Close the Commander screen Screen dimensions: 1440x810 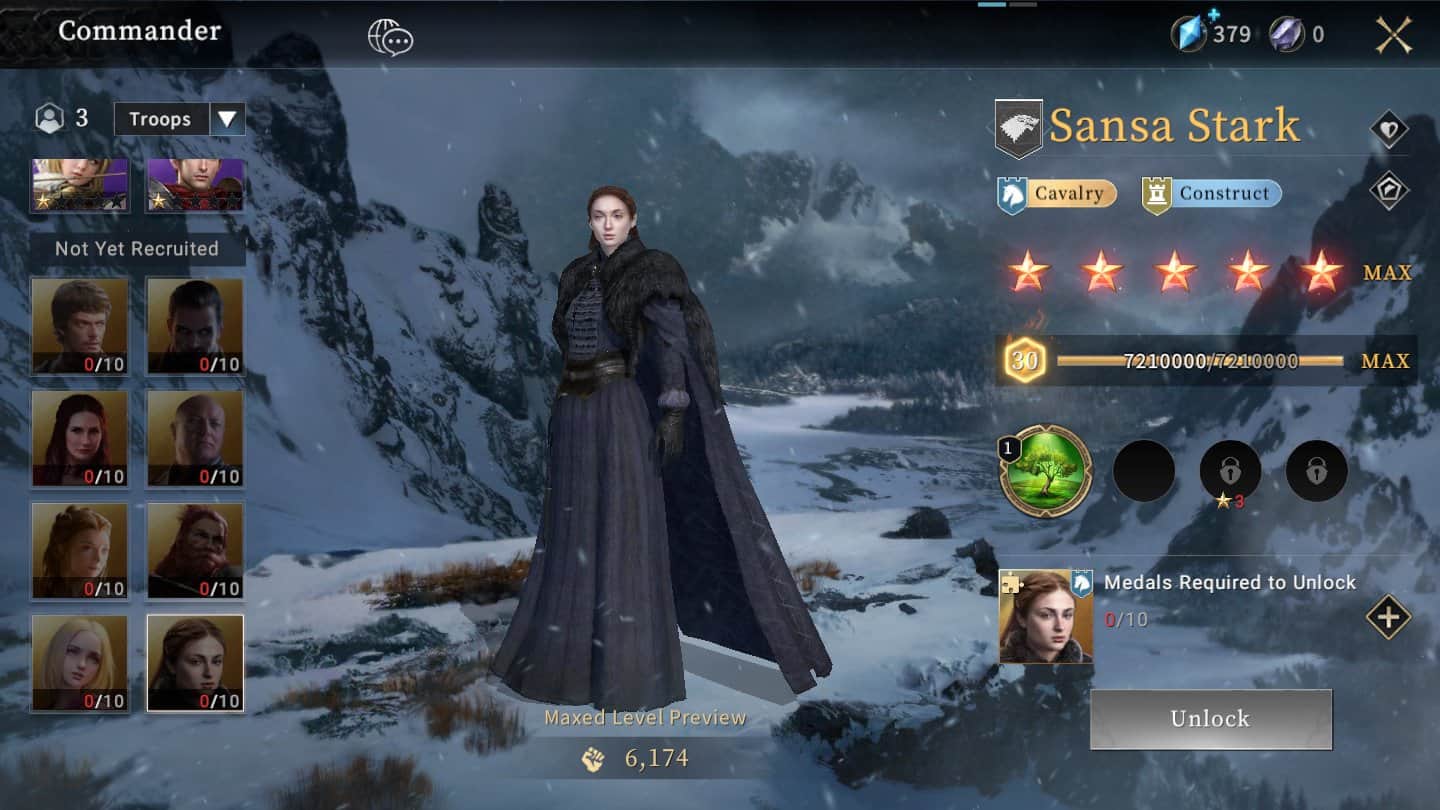tap(1393, 35)
